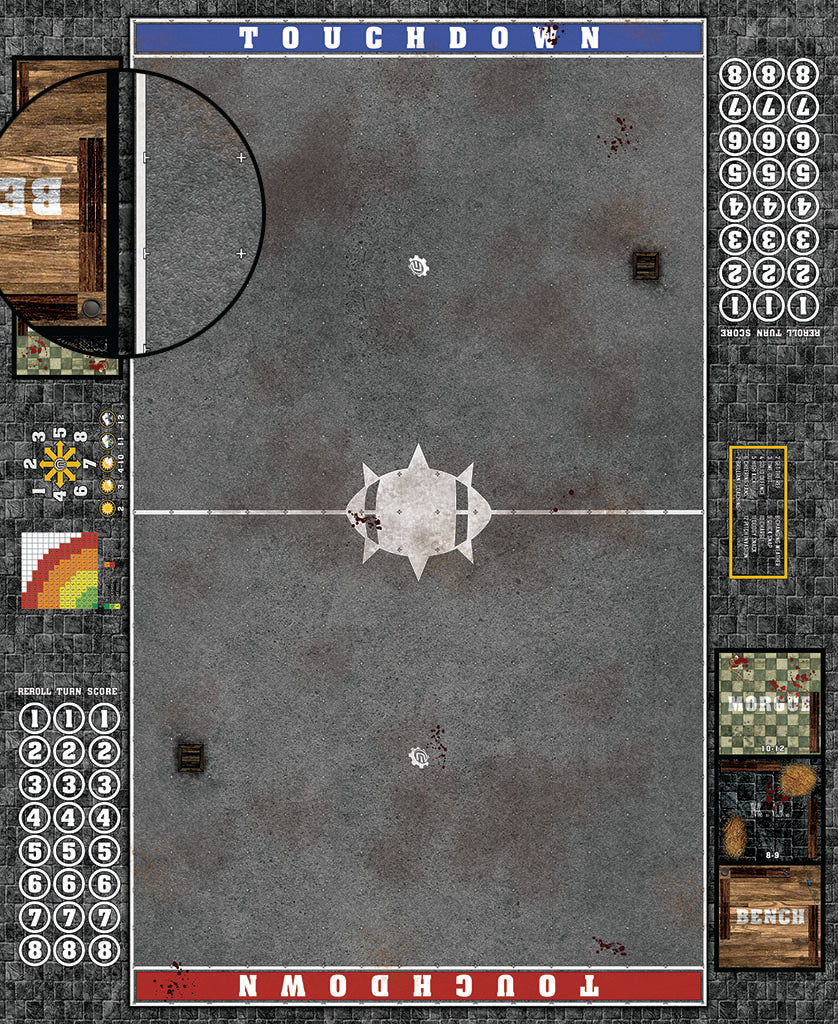Image resolution: width=838 pixels, height=1024 pixels.
Task: Click the yellow scatter direction template
Action: click(61, 464)
